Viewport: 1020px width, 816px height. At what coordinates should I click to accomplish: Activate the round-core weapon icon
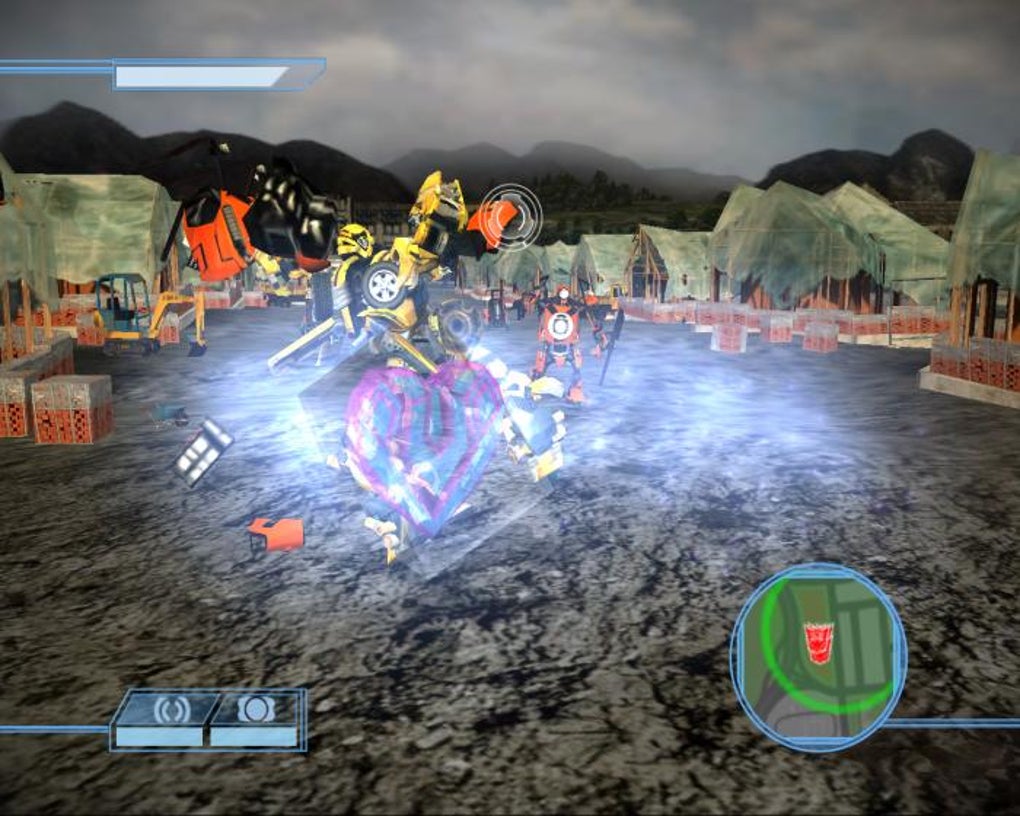255,709
